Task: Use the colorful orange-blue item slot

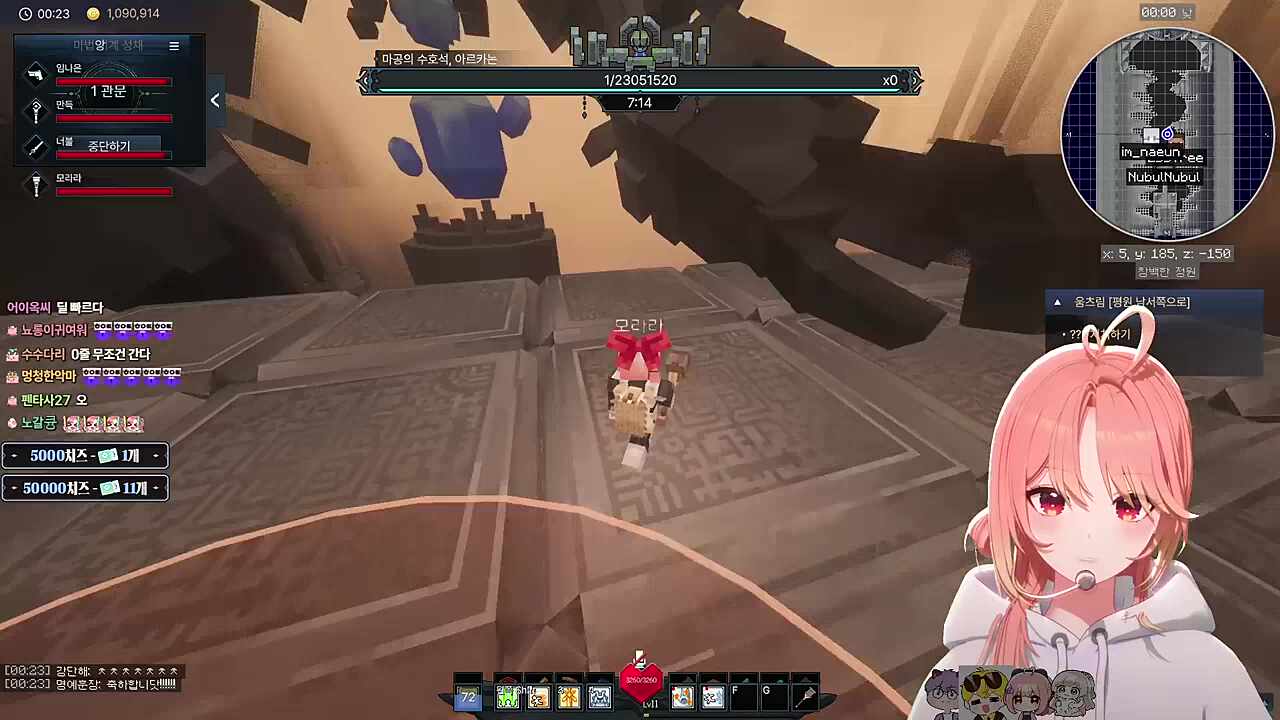Action: 682,697
